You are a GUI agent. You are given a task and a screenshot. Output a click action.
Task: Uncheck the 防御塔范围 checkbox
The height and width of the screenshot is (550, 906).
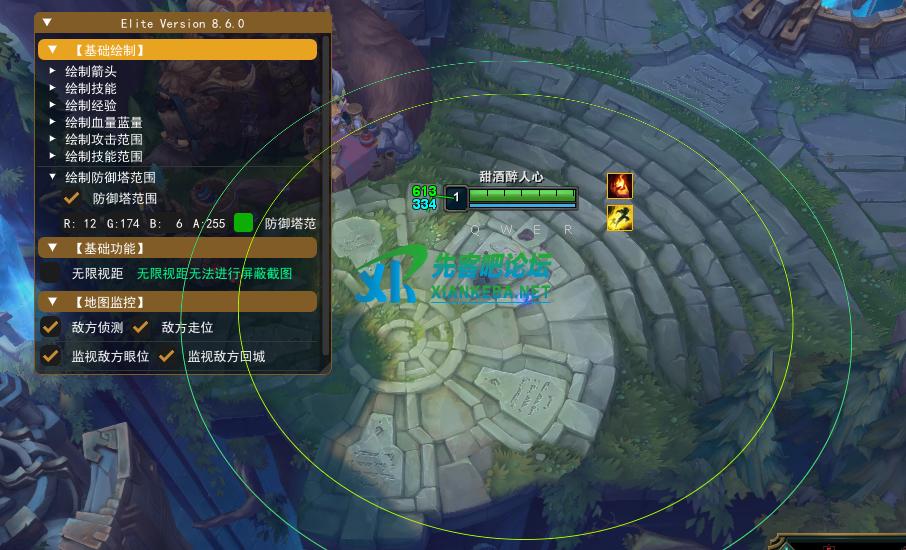click(x=72, y=199)
